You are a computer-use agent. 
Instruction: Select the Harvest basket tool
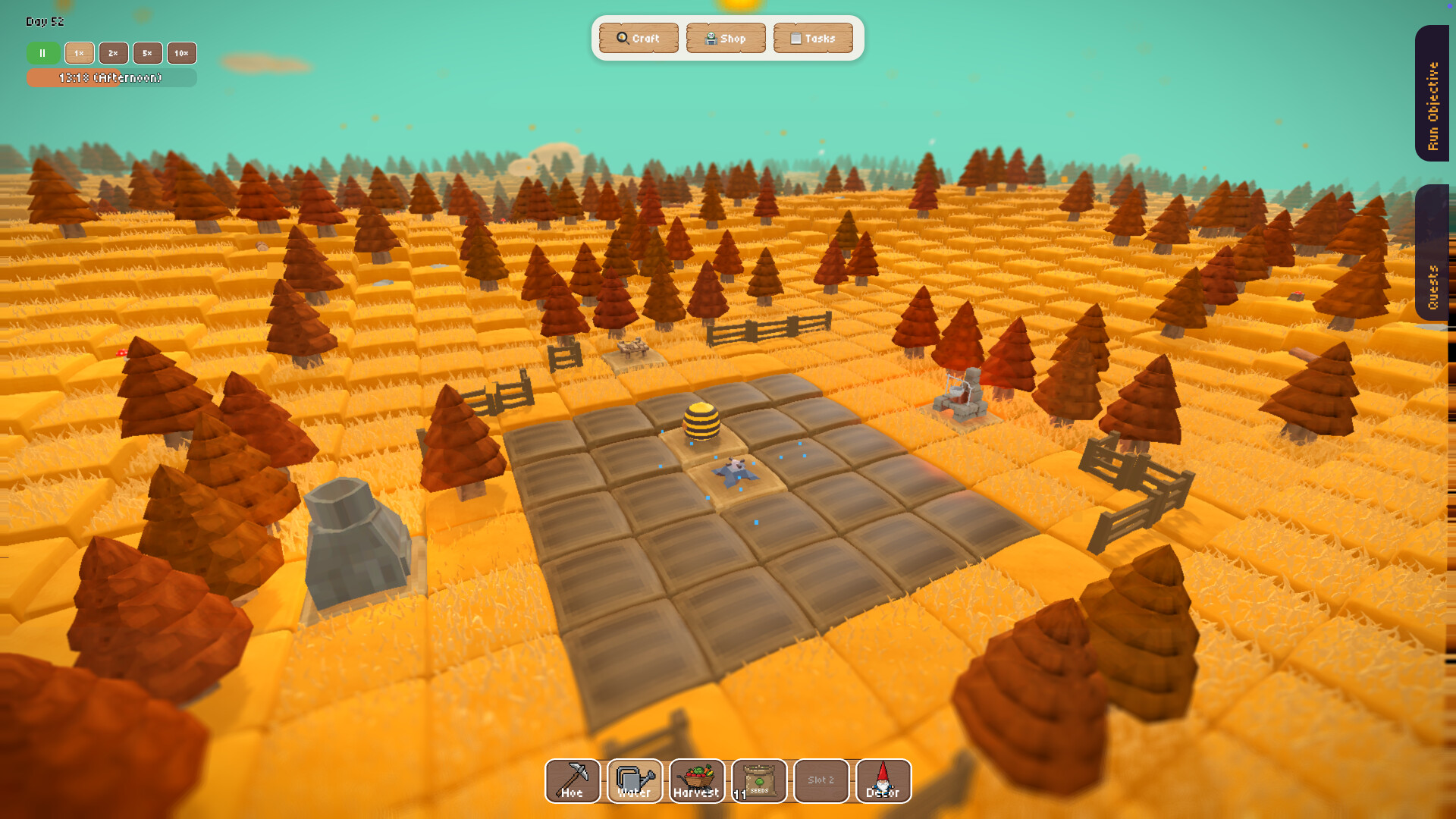point(697,780)
